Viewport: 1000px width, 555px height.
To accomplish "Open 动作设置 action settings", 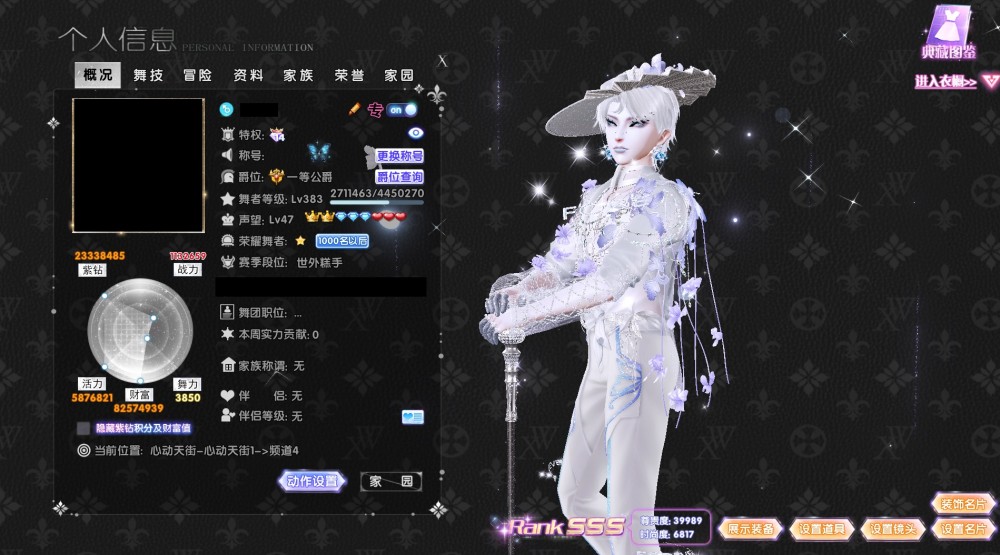I will [312, 481].
